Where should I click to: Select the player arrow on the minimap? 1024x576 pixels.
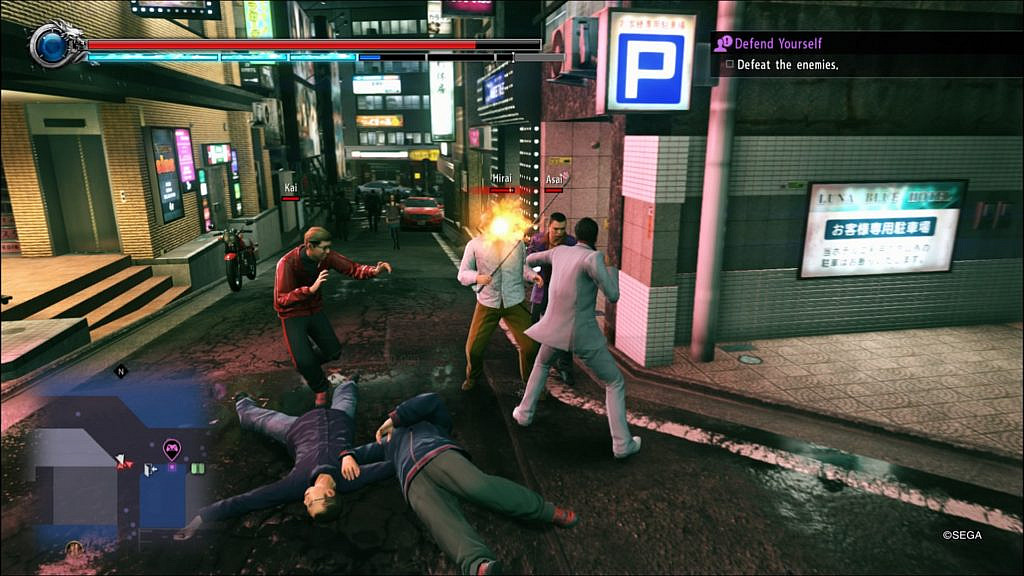click(x=122, y=461)
